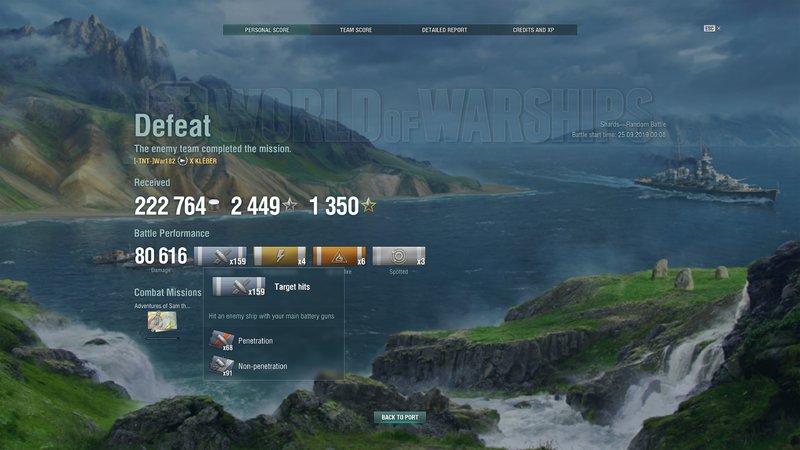
Task: Select the lightning bolt x4 ribbon
Action: pyautogui.click(x=280, y=256)
